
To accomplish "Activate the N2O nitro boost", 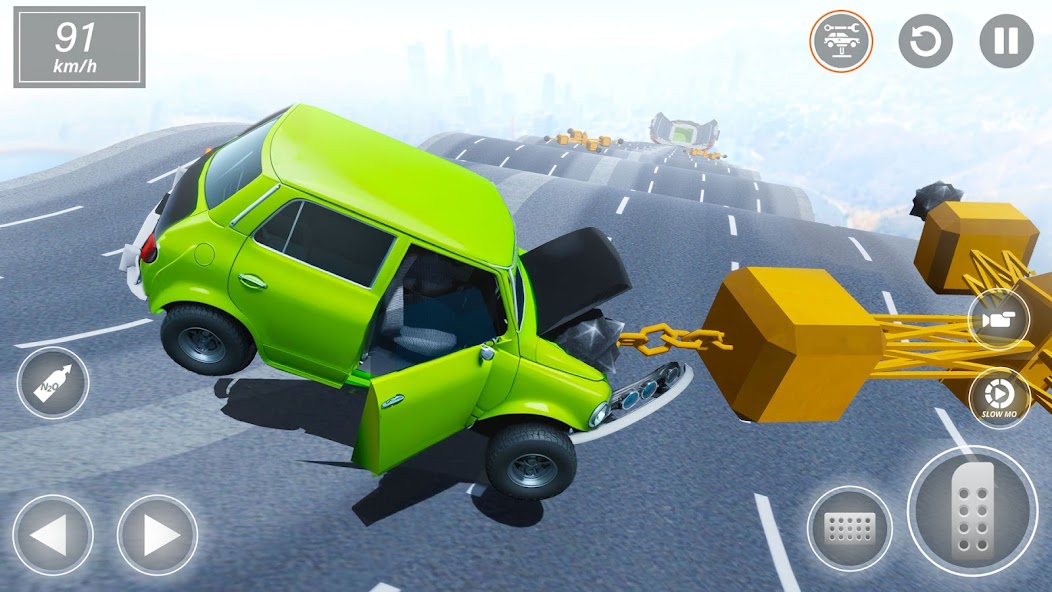I will 53,383.
